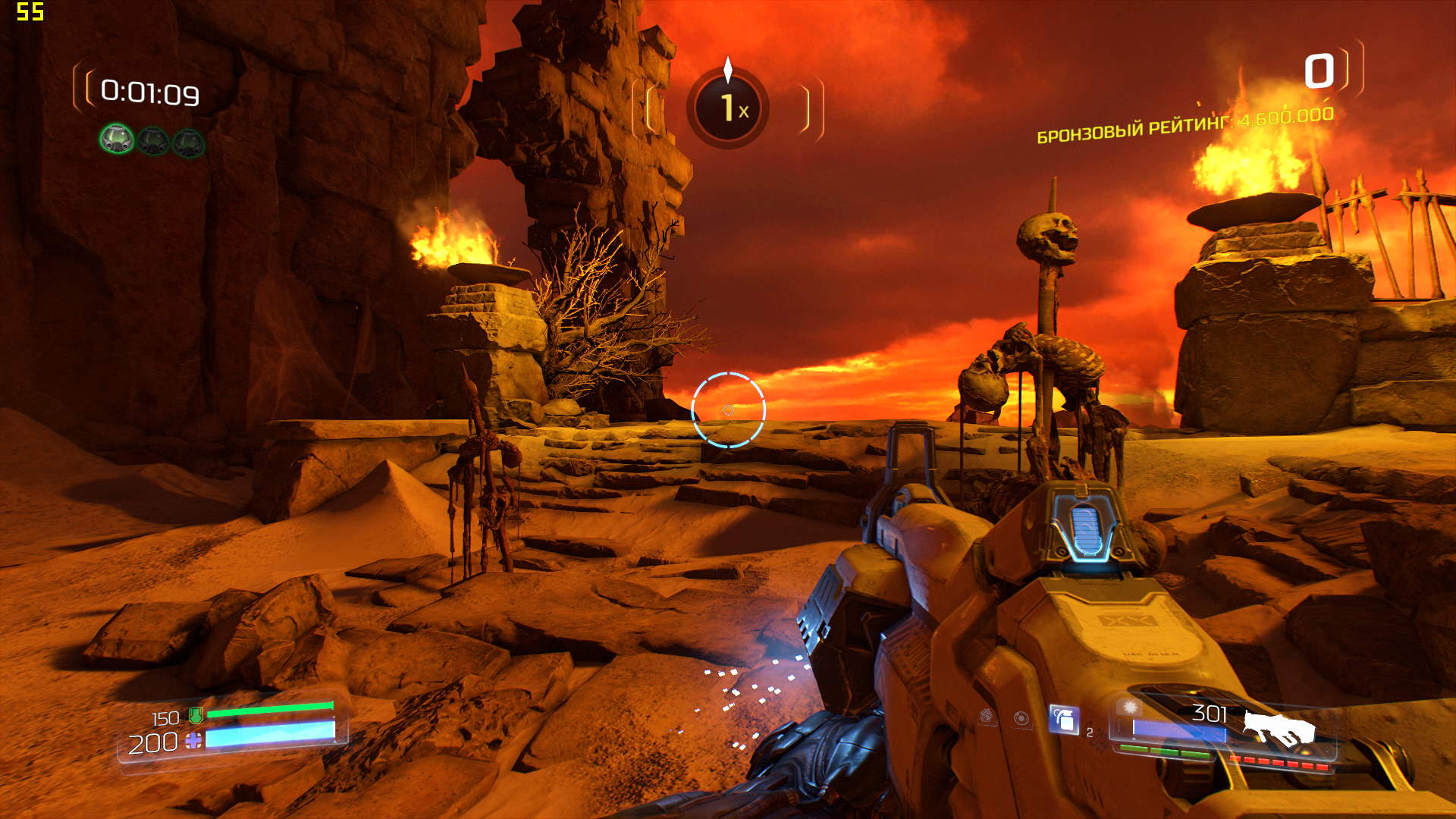1456x819 pixels.
Task: Select the dimmed circular equipment icon
Action: click(x=1021, y=717)
